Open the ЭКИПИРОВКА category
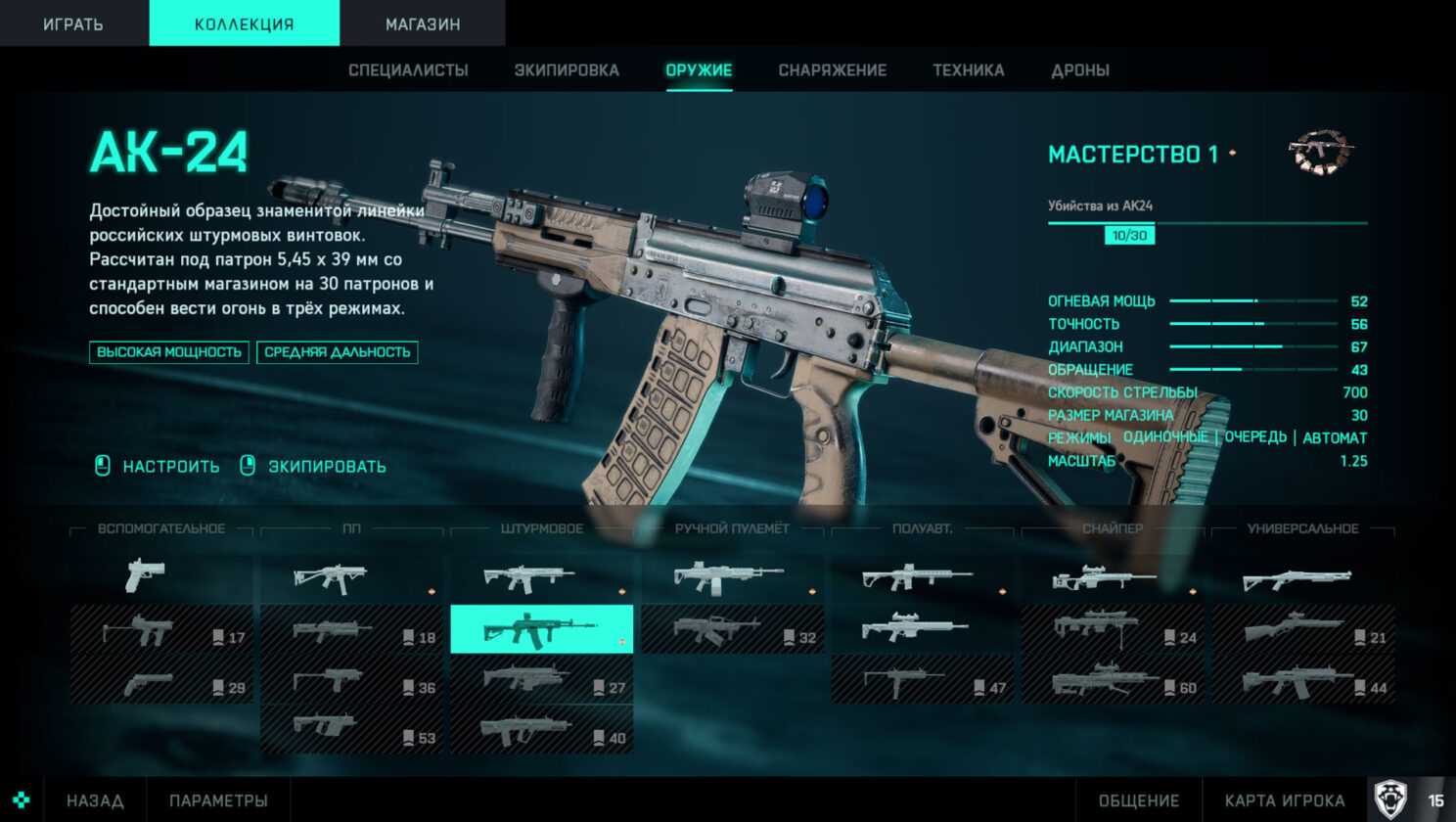Image resolution: width=1456 pixels, height=822 pixels. tap(567, 70)
